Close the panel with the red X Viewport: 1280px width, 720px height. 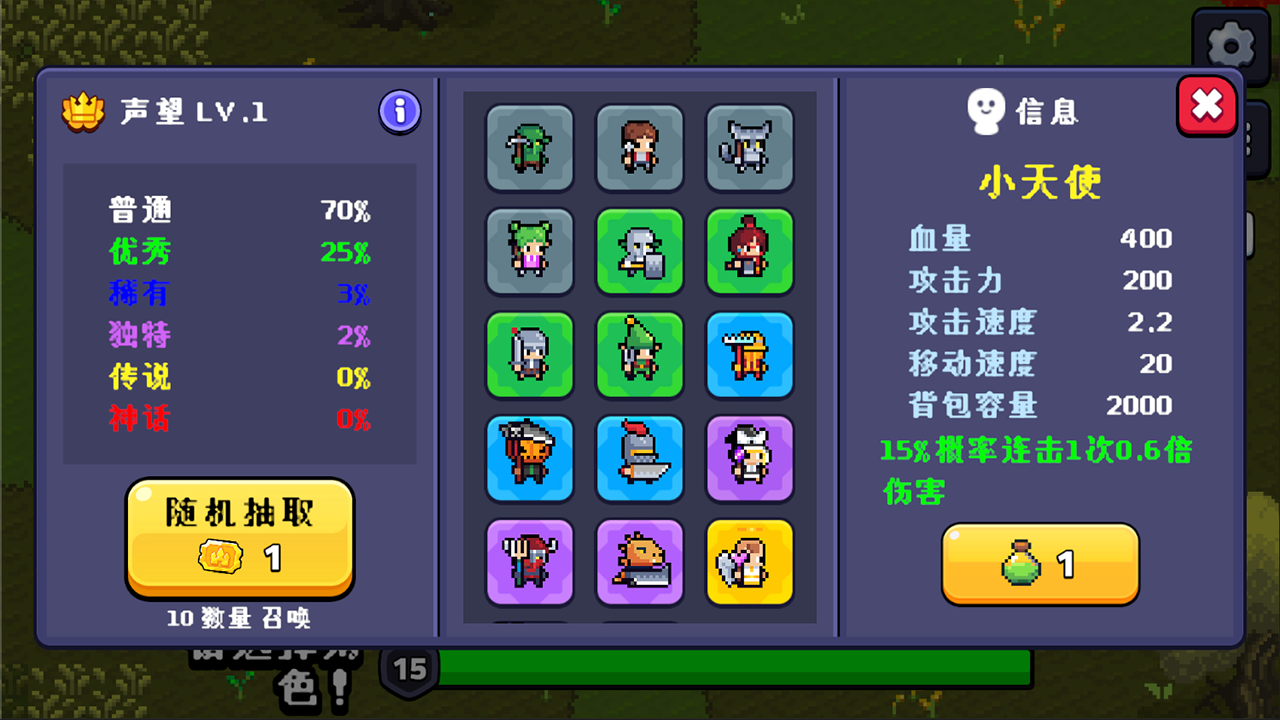[x=1206, y=105]
